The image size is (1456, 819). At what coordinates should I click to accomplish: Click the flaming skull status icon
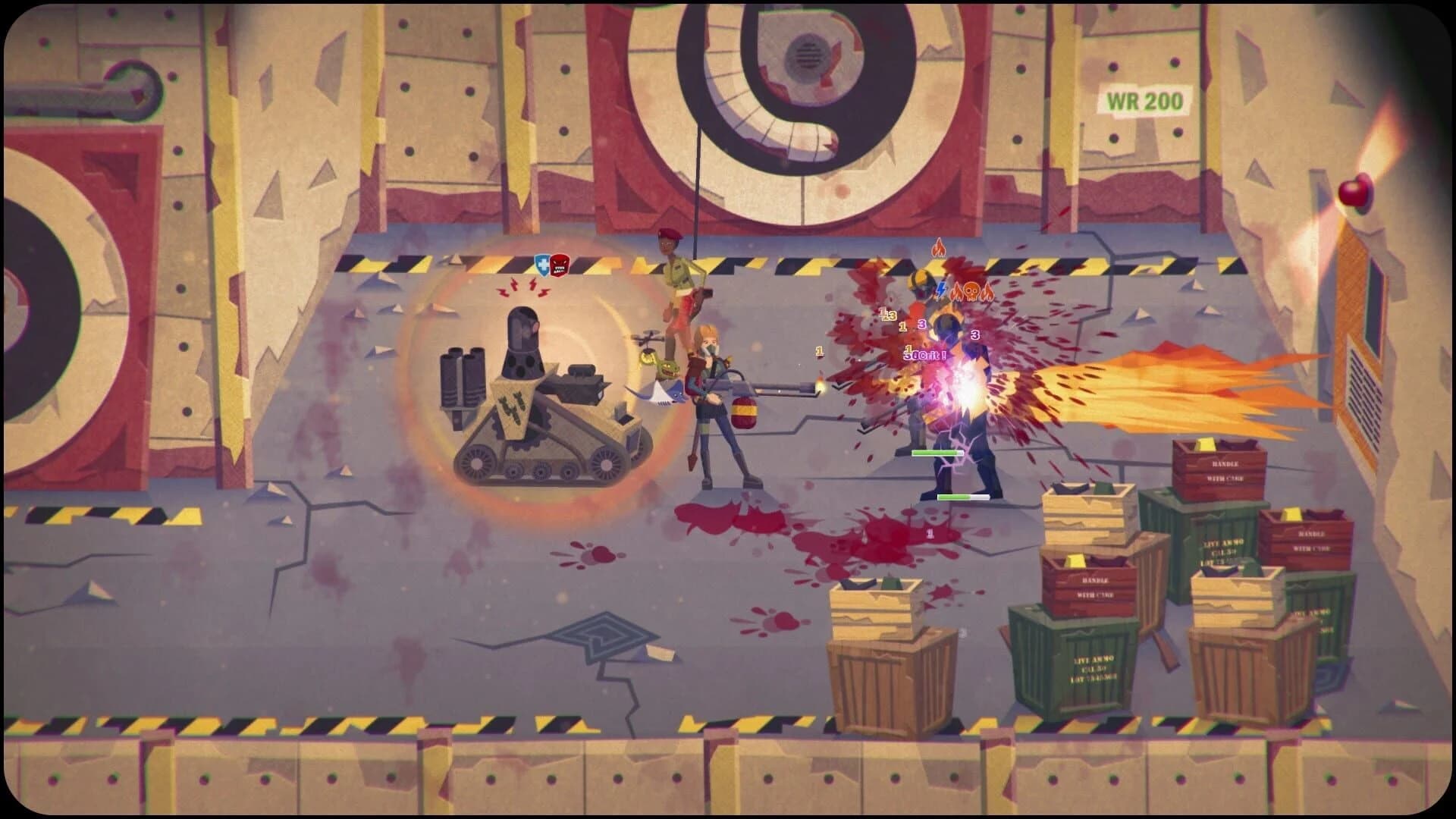click(x=971, y=292)
